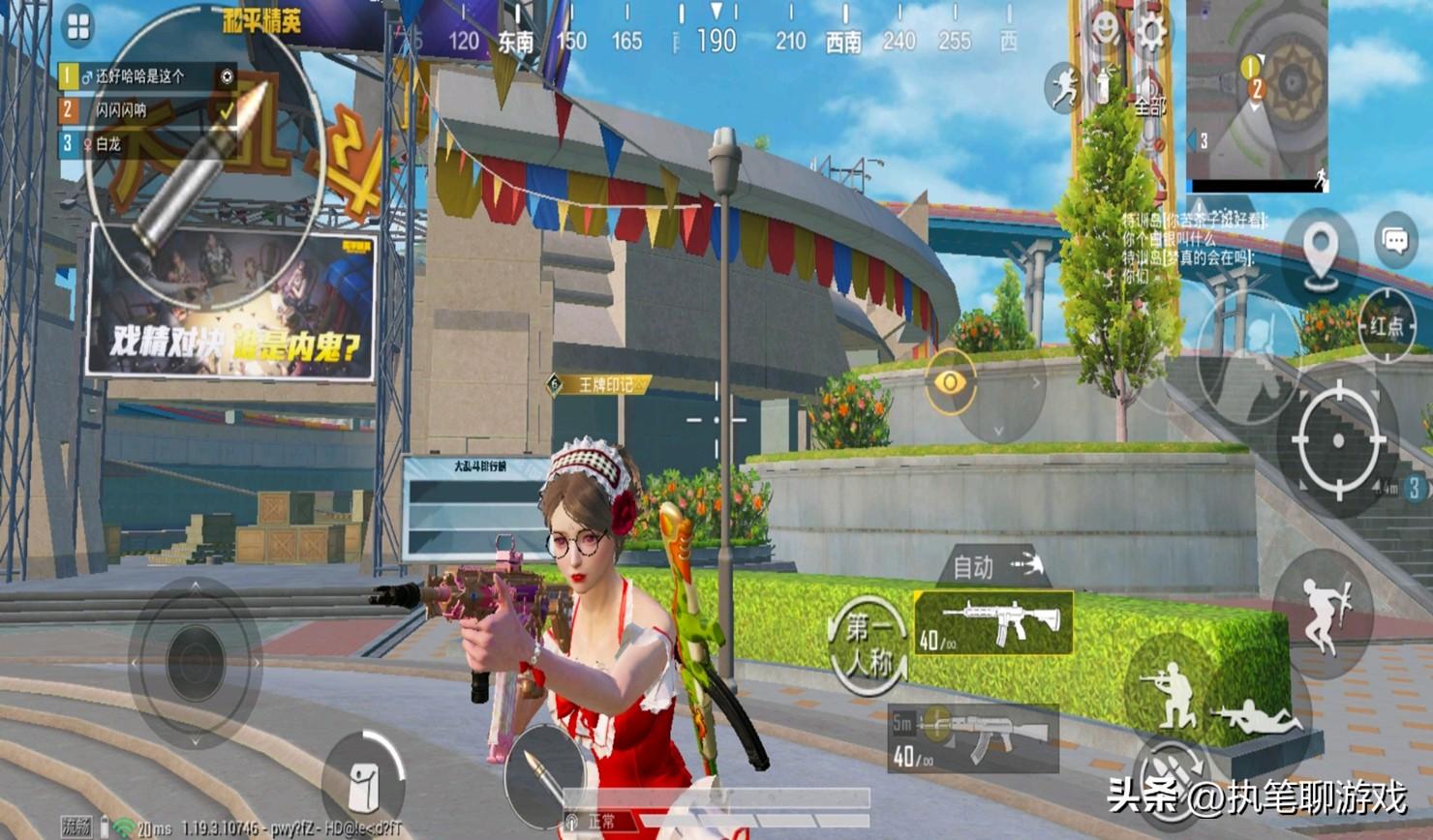
Task: Tap the map pin marker button
Action: 1321,252
